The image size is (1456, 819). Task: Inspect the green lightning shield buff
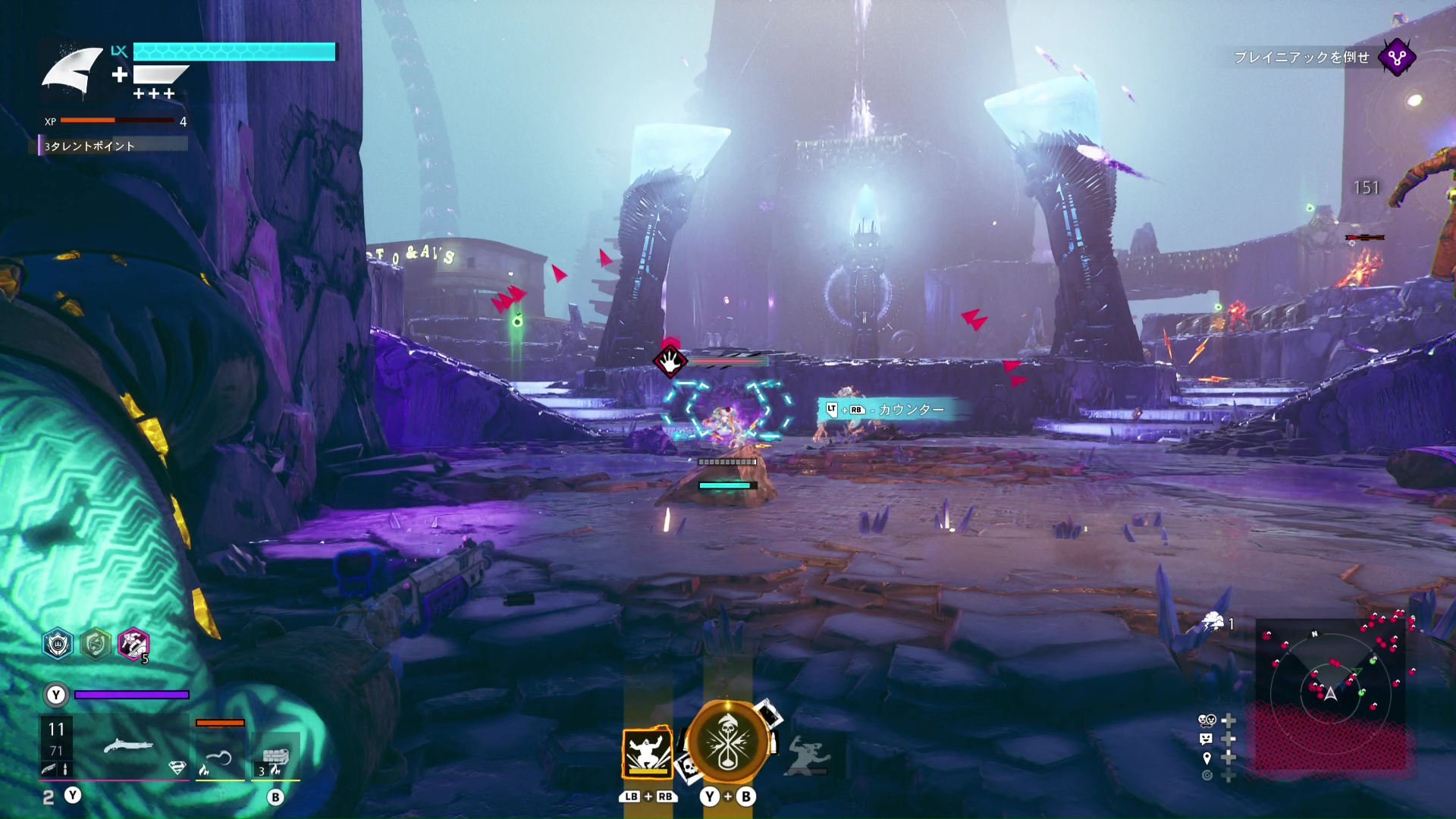pyautogui.click(x=96, y=645)
